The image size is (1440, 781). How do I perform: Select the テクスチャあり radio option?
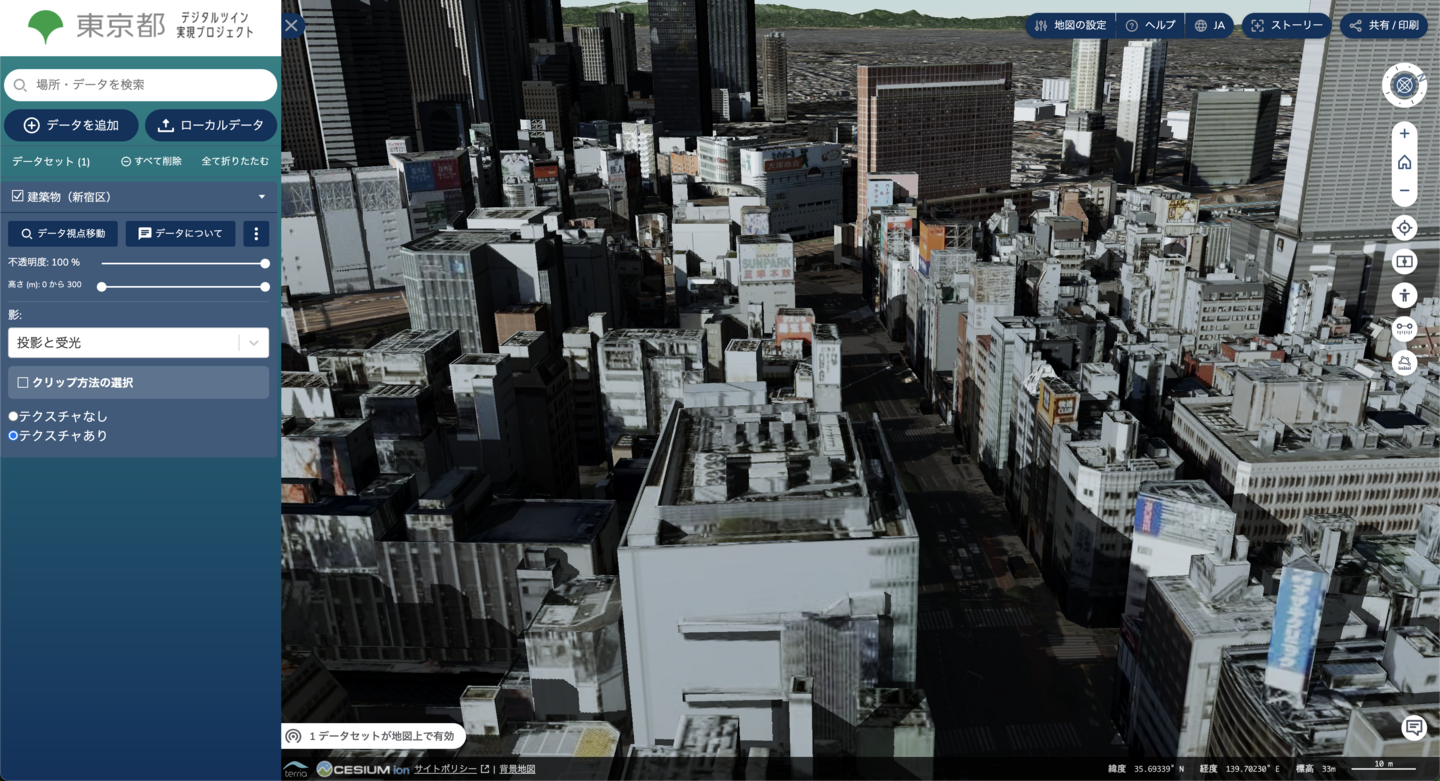(x=14, y=436)
